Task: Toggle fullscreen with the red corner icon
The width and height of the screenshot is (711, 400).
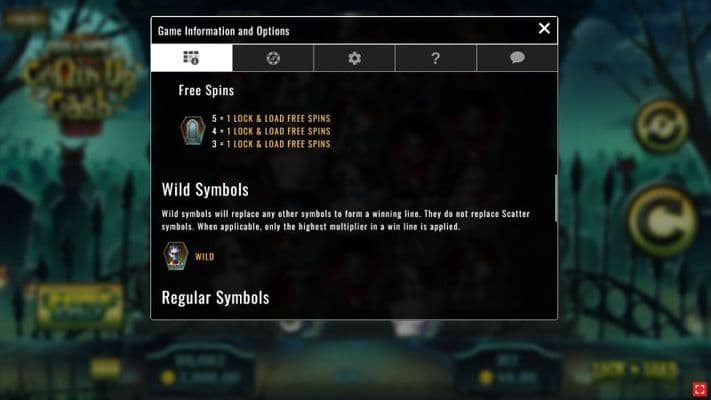Action: [x=699, y=388]
